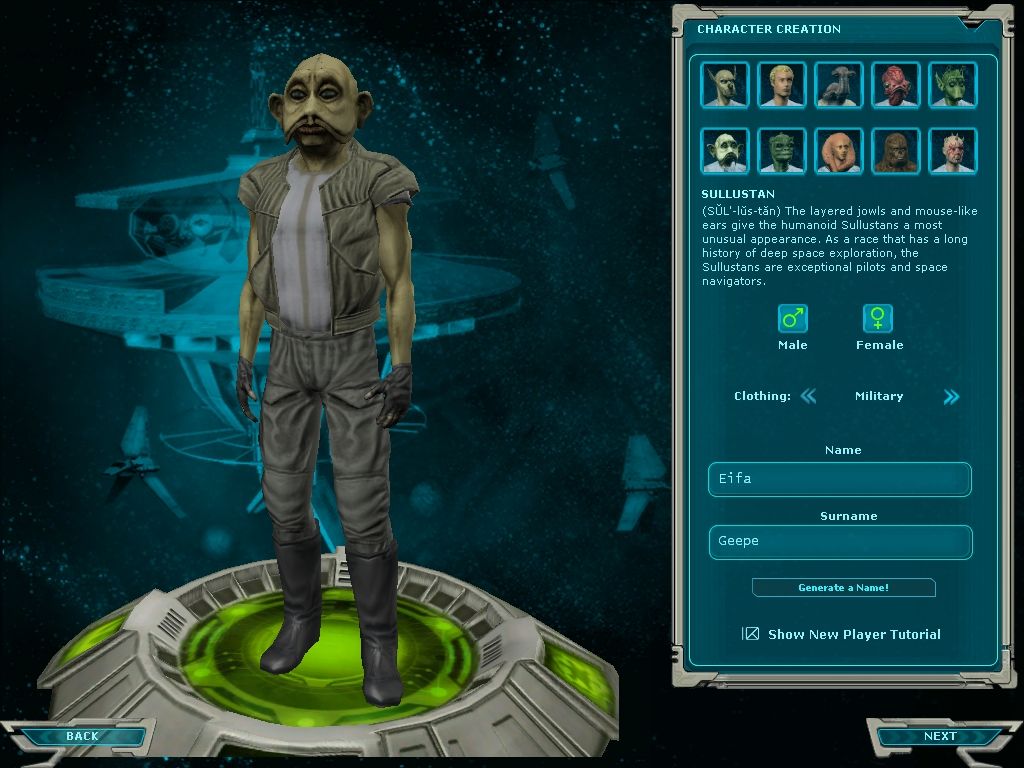
Task: Cycle to previous clothing style
Action: 808,396
